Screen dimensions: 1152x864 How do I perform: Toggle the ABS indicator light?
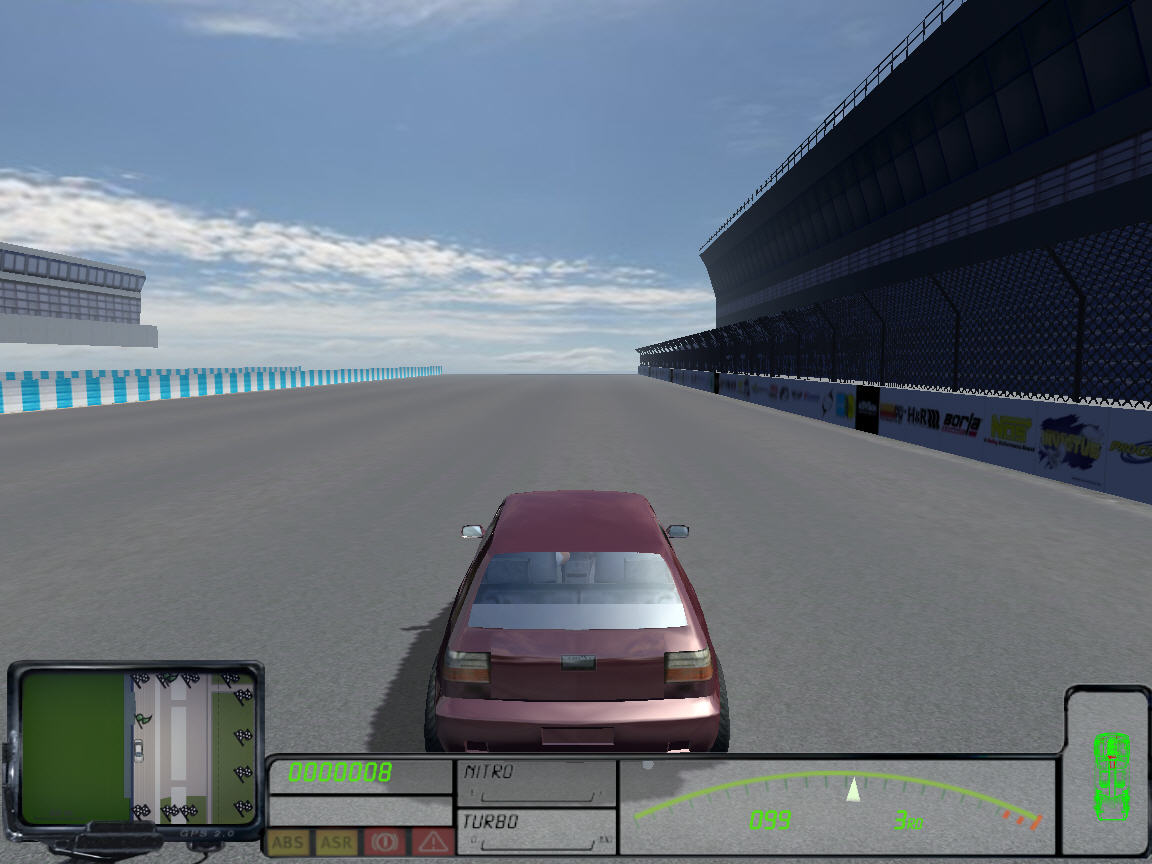[288, 842]
